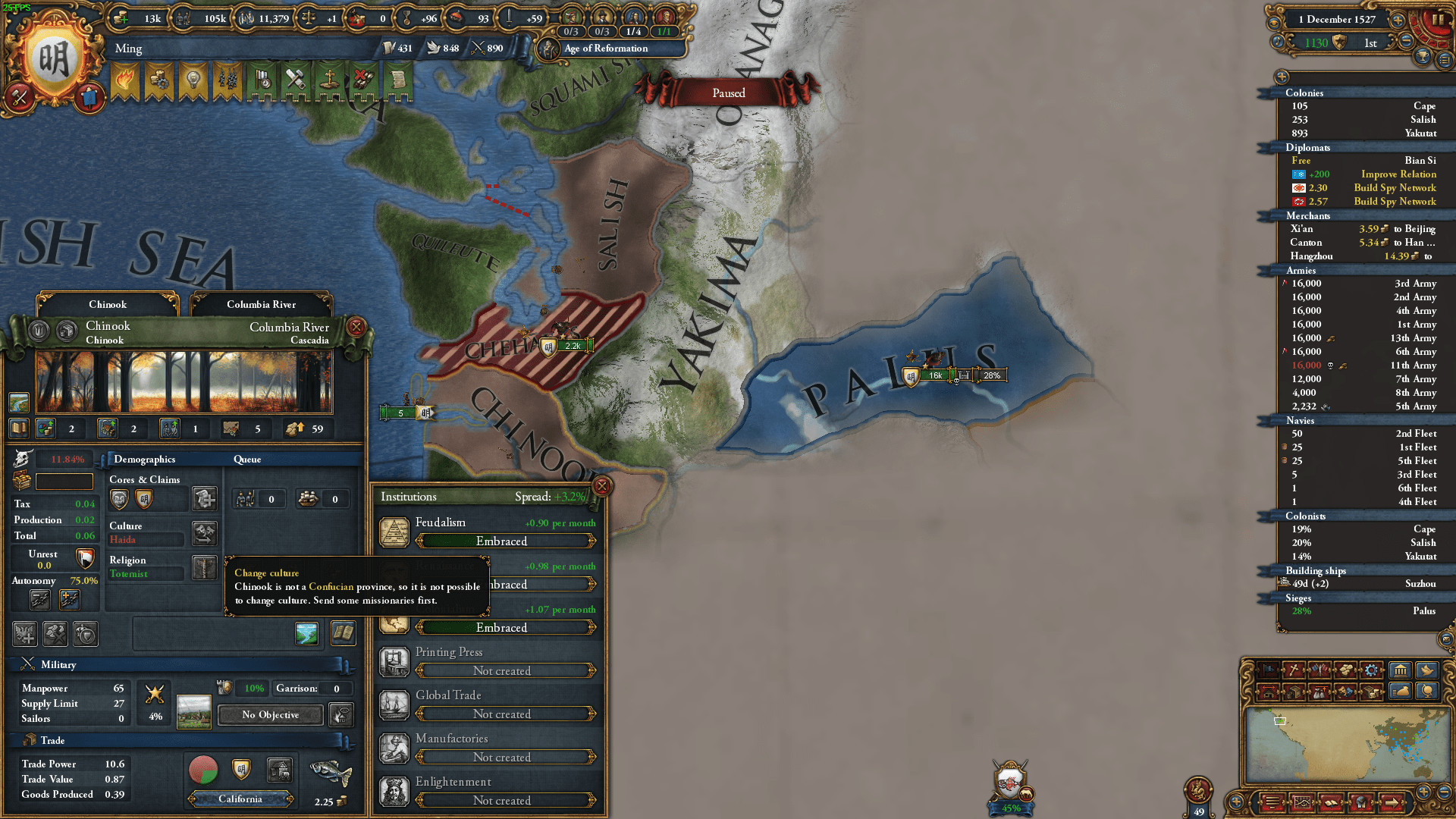Switch to the religious map mode cross icon
The height and width of the screenshot is (819, 1456).
(x=1294, y=670)
